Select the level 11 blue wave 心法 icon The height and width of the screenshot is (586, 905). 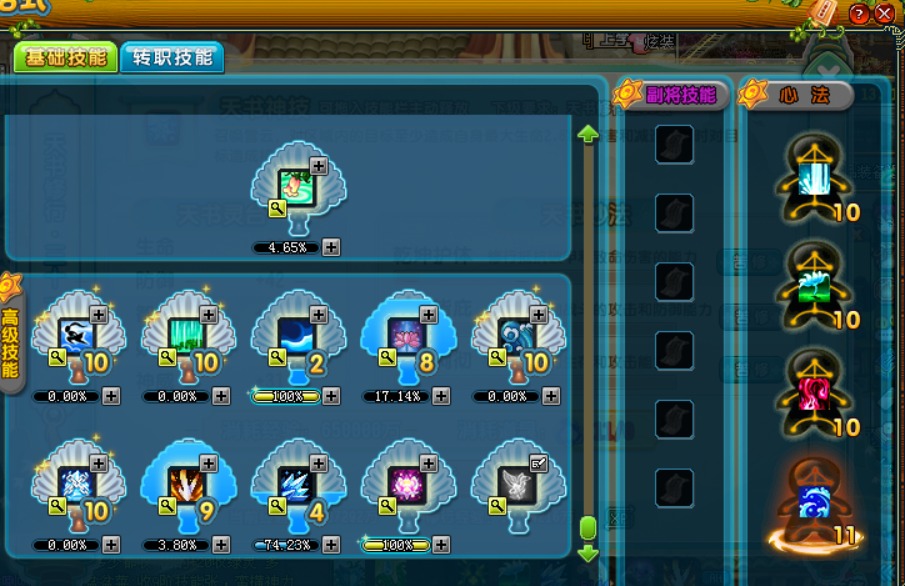[815, 502]
